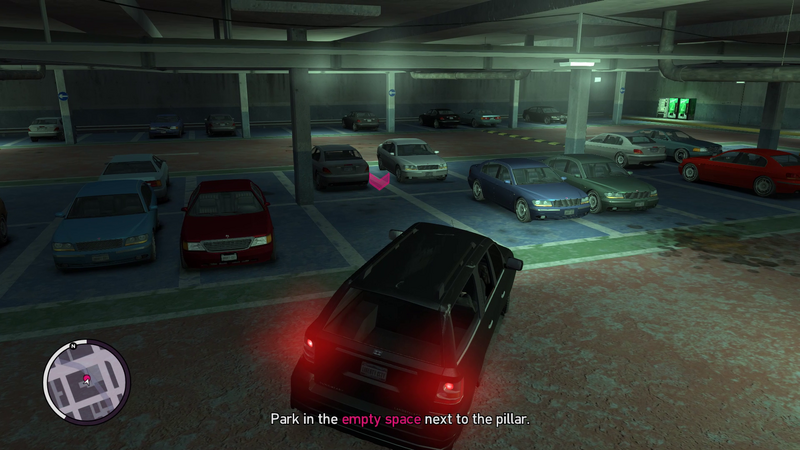
Task: Click the north N indicator on the radar
Action: point(73,345)
